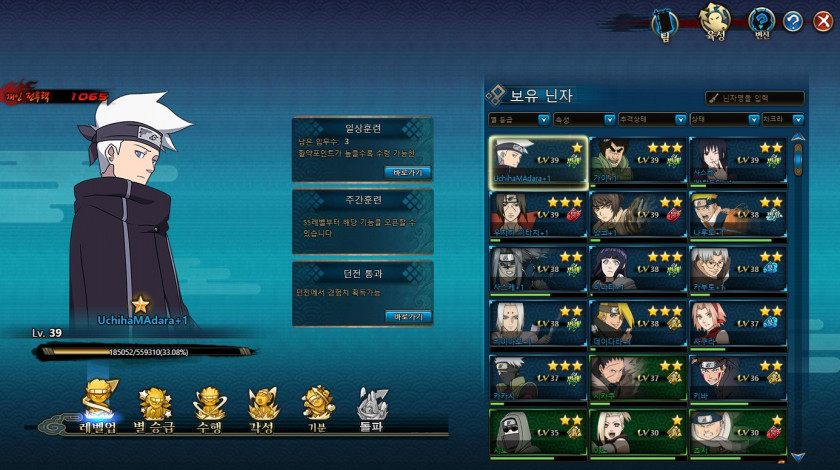Screen dimensions: 840x470
Task: Open the 변신 transformation icon
Action: [x=761, y=22]
